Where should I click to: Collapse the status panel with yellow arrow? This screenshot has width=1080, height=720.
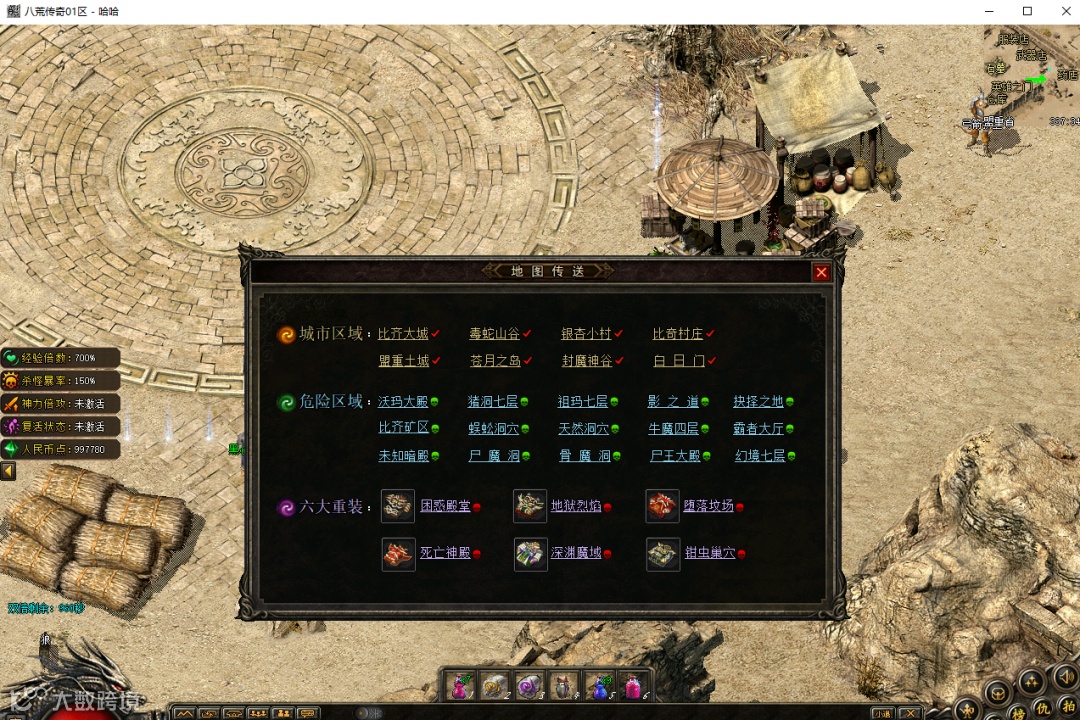8,471
